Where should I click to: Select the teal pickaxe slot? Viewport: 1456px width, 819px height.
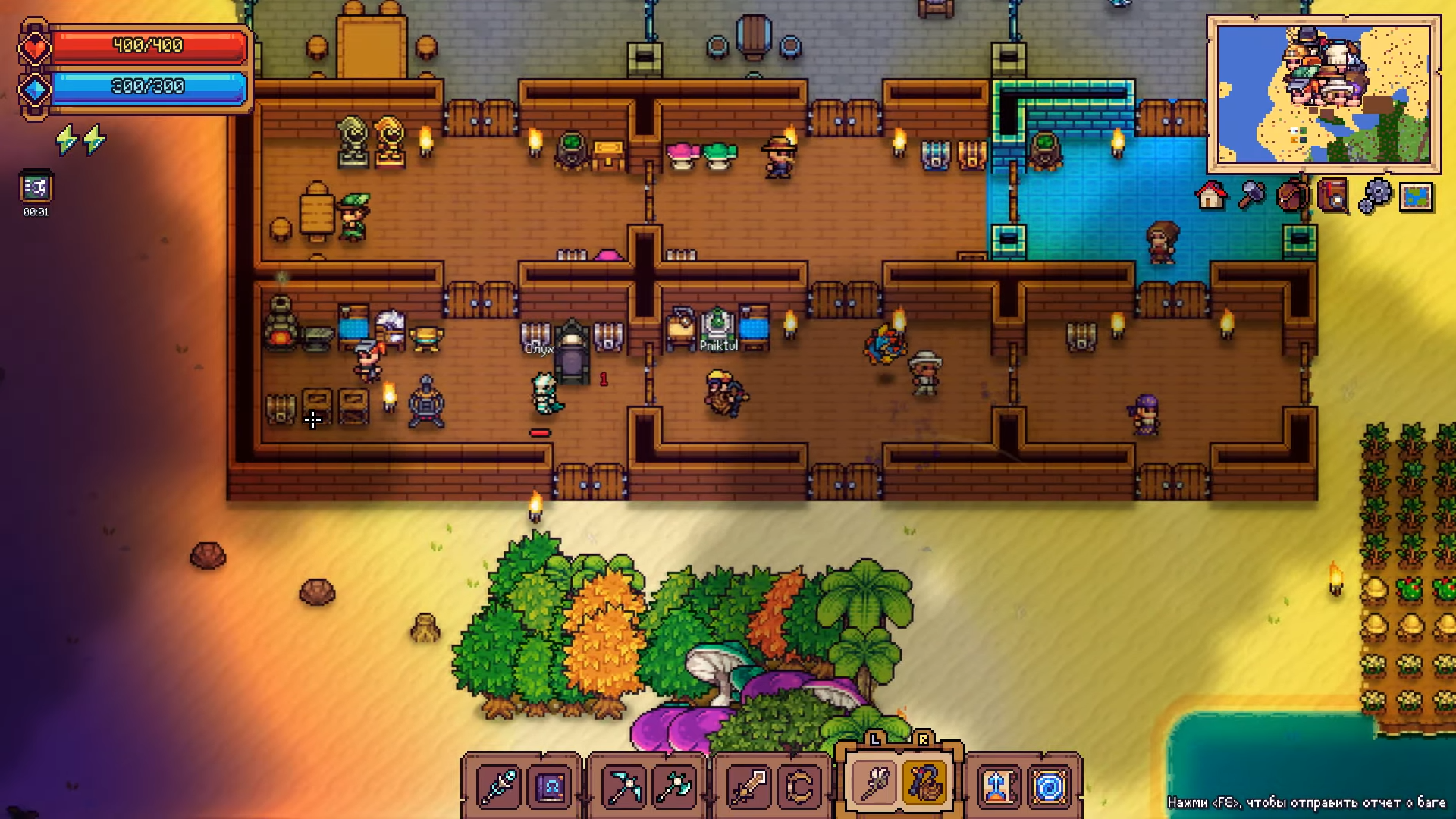pos(623,786)
